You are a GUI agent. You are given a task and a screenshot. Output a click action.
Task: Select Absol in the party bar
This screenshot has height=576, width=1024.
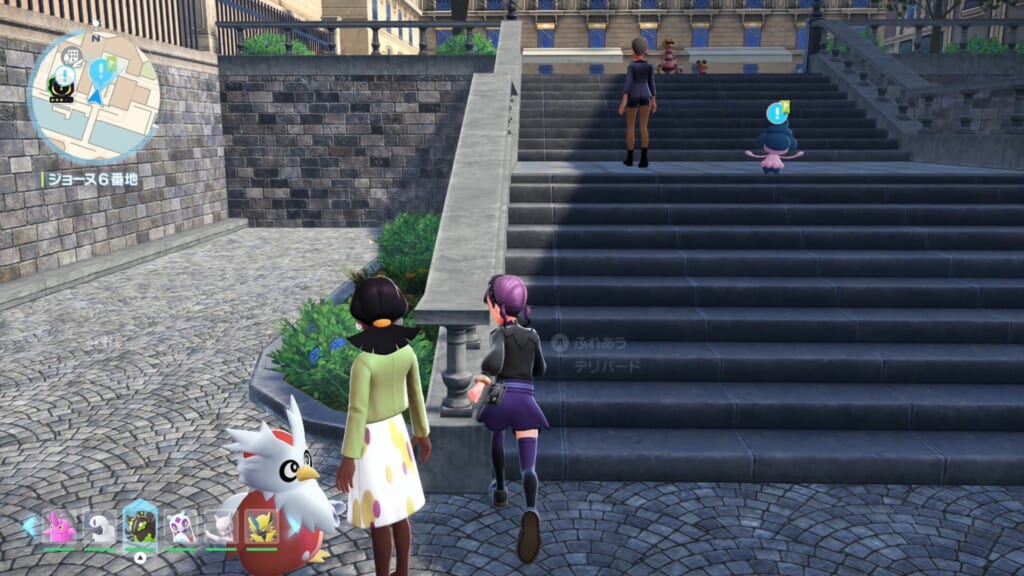[x=100, y=527]
